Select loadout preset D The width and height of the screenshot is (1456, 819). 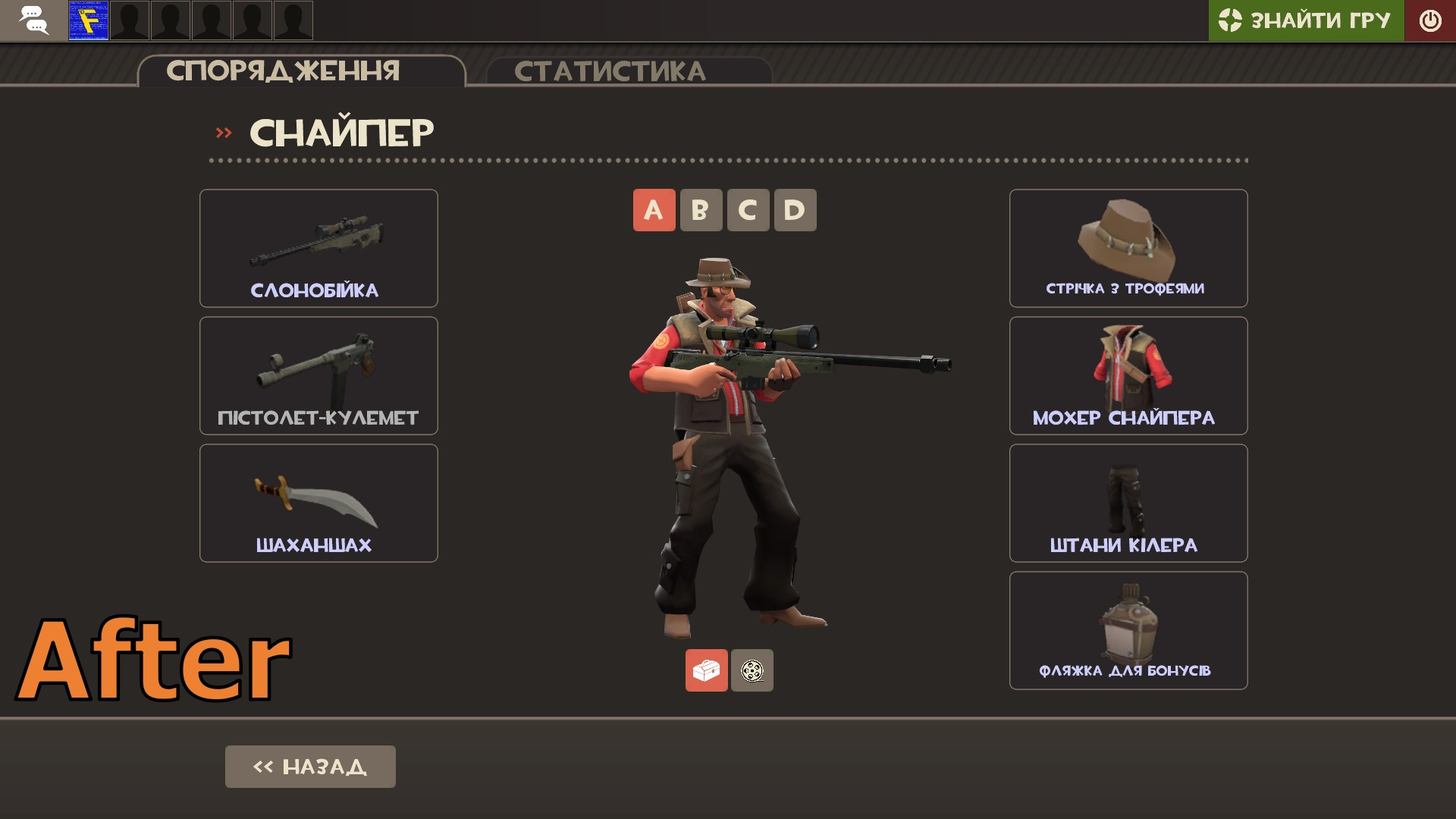[x=795, y=210]
